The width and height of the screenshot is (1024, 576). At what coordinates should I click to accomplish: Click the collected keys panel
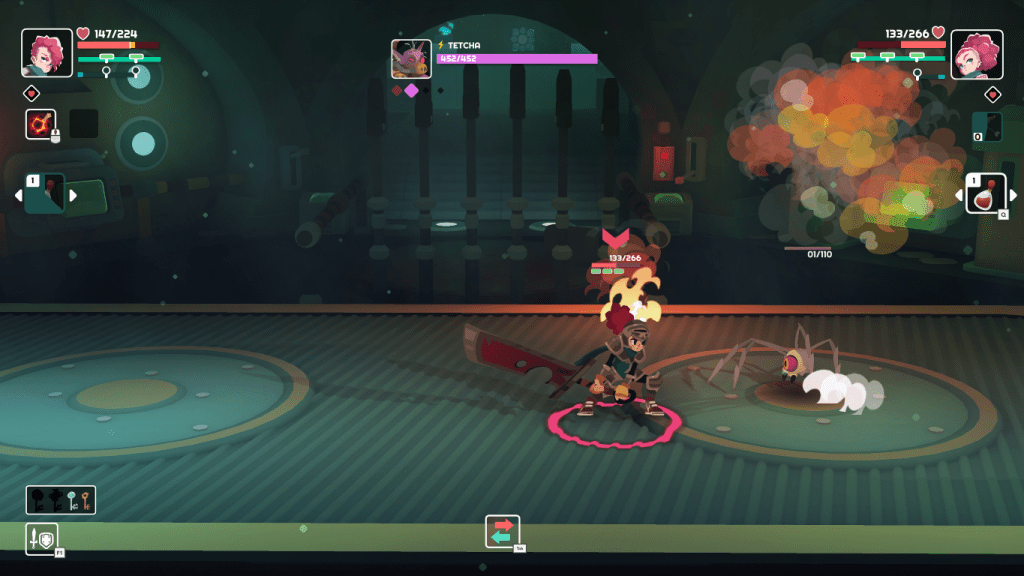click(x=61, y=500)
